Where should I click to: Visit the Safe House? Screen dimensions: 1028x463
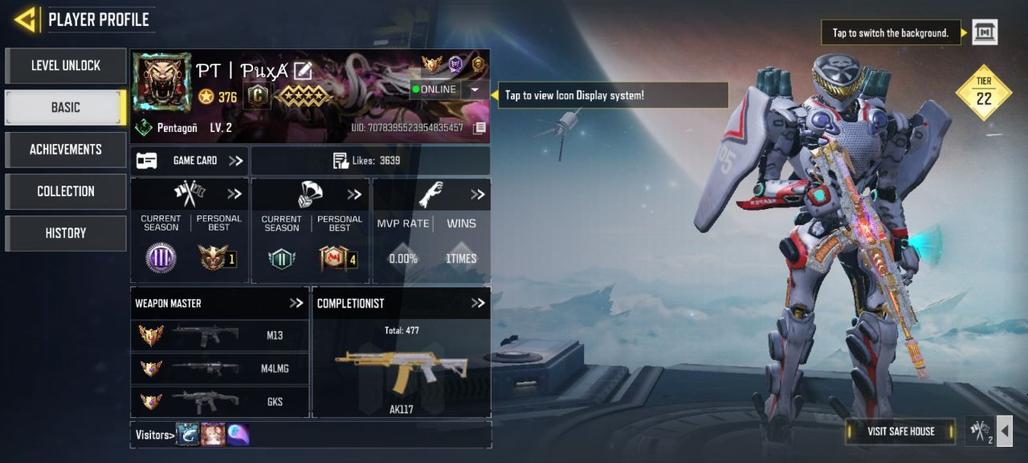898,431
